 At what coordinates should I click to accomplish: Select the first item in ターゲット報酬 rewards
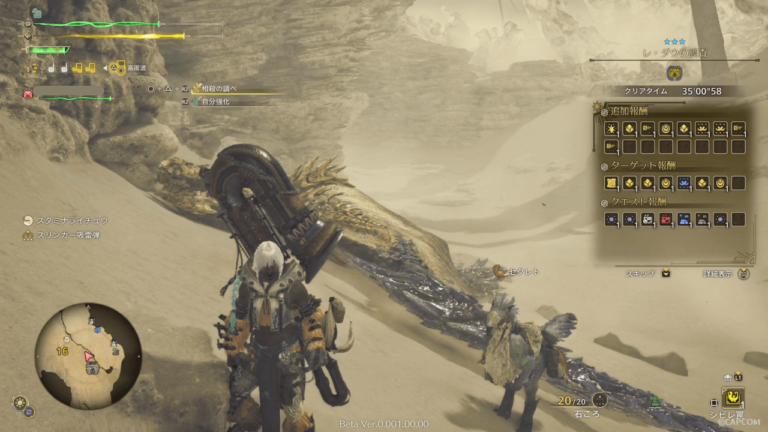tap(612, 183)
